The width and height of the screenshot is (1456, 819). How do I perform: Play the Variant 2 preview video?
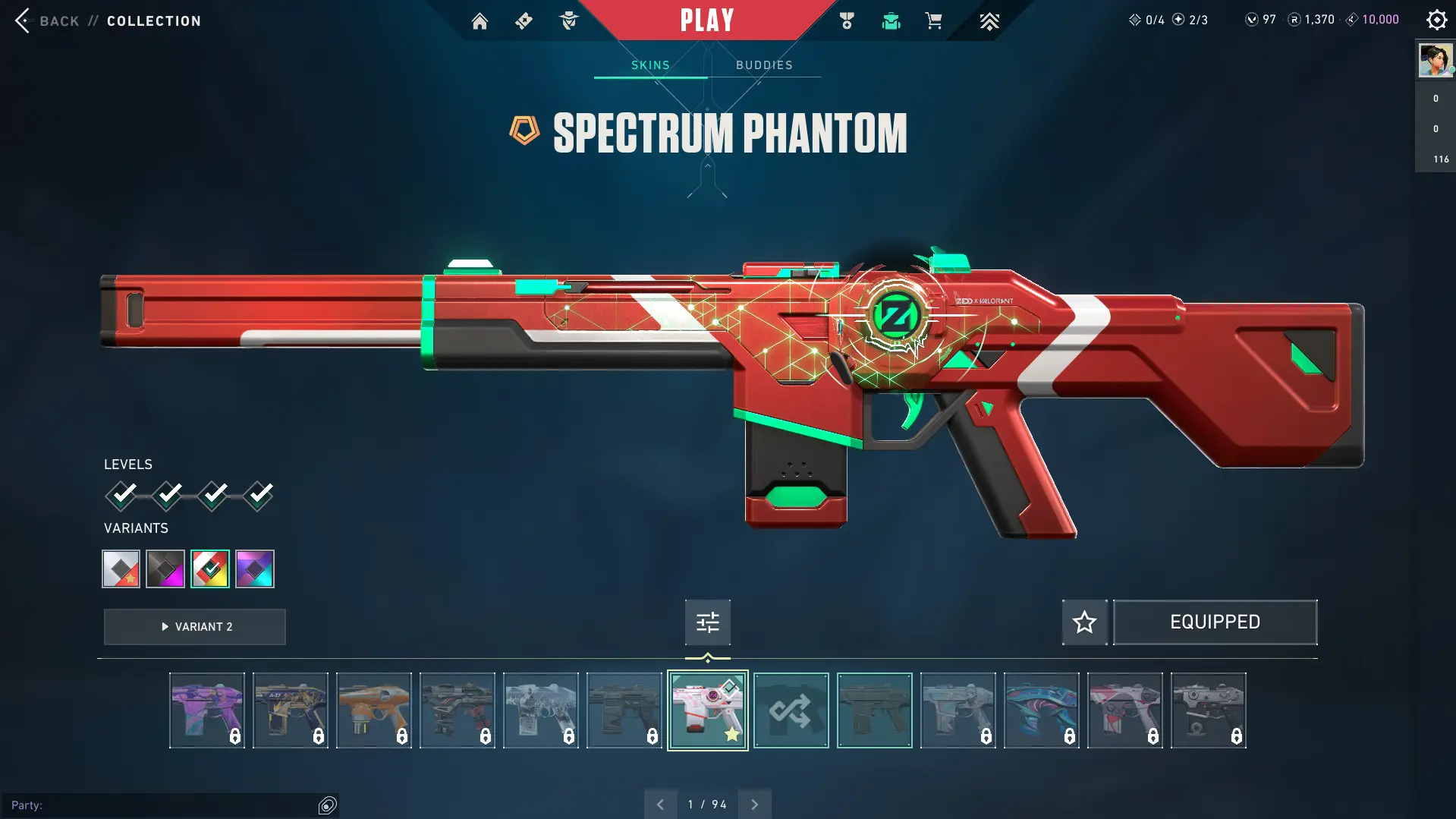click(195, 627)
